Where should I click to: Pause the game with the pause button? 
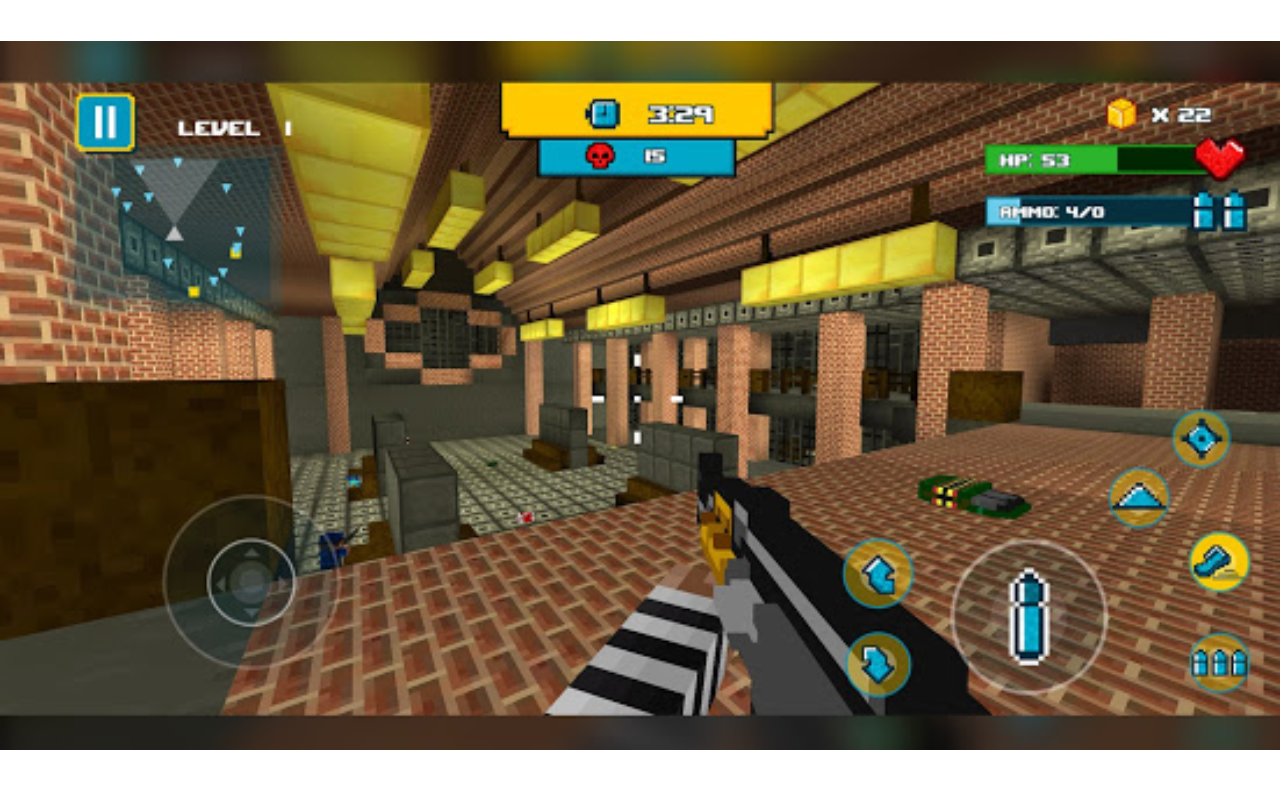click(x=105, y=123)
